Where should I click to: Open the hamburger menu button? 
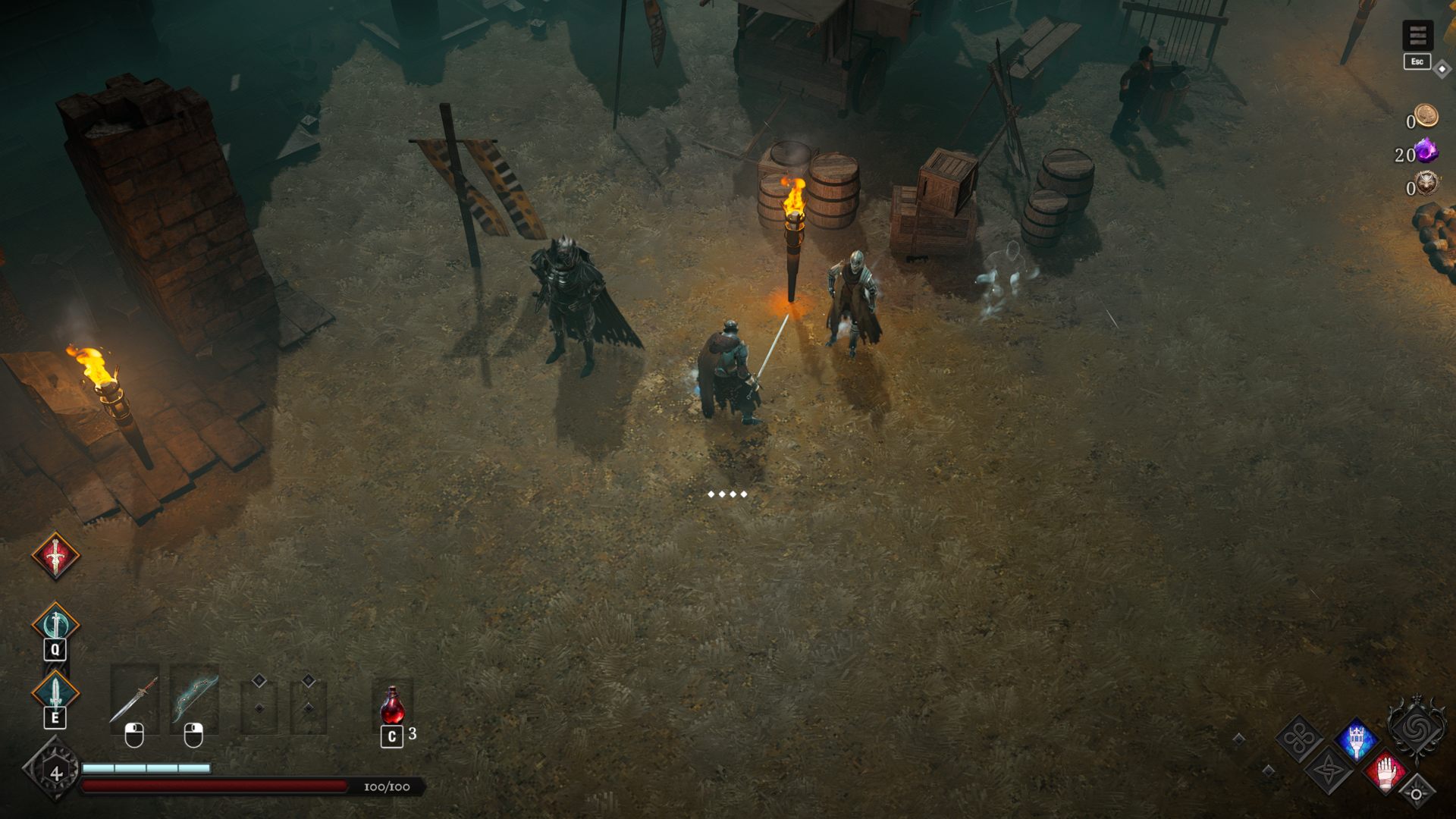pyautogui.click(x=1417, y=35)
